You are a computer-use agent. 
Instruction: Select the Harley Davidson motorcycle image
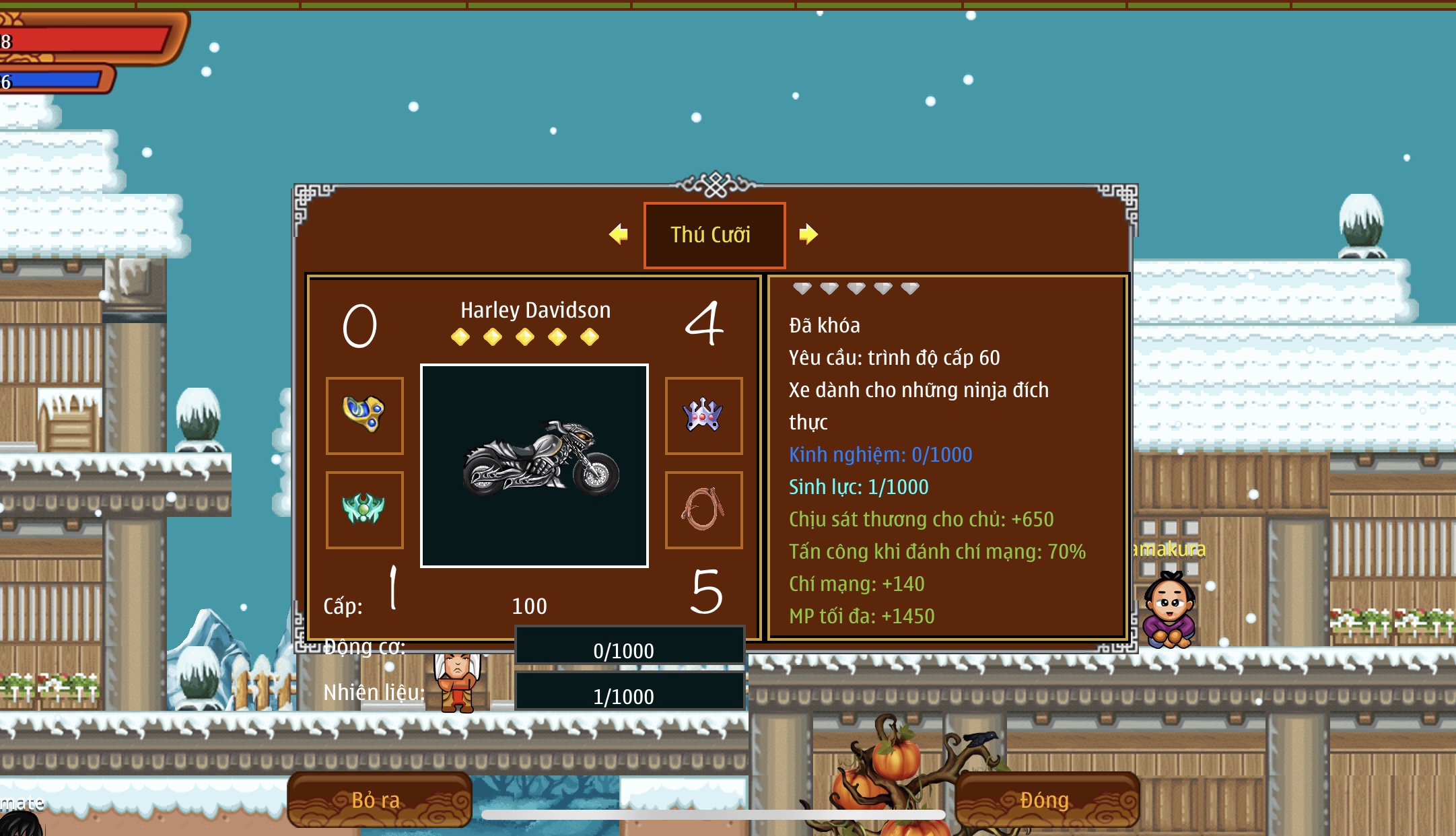[x=534, y=466]
